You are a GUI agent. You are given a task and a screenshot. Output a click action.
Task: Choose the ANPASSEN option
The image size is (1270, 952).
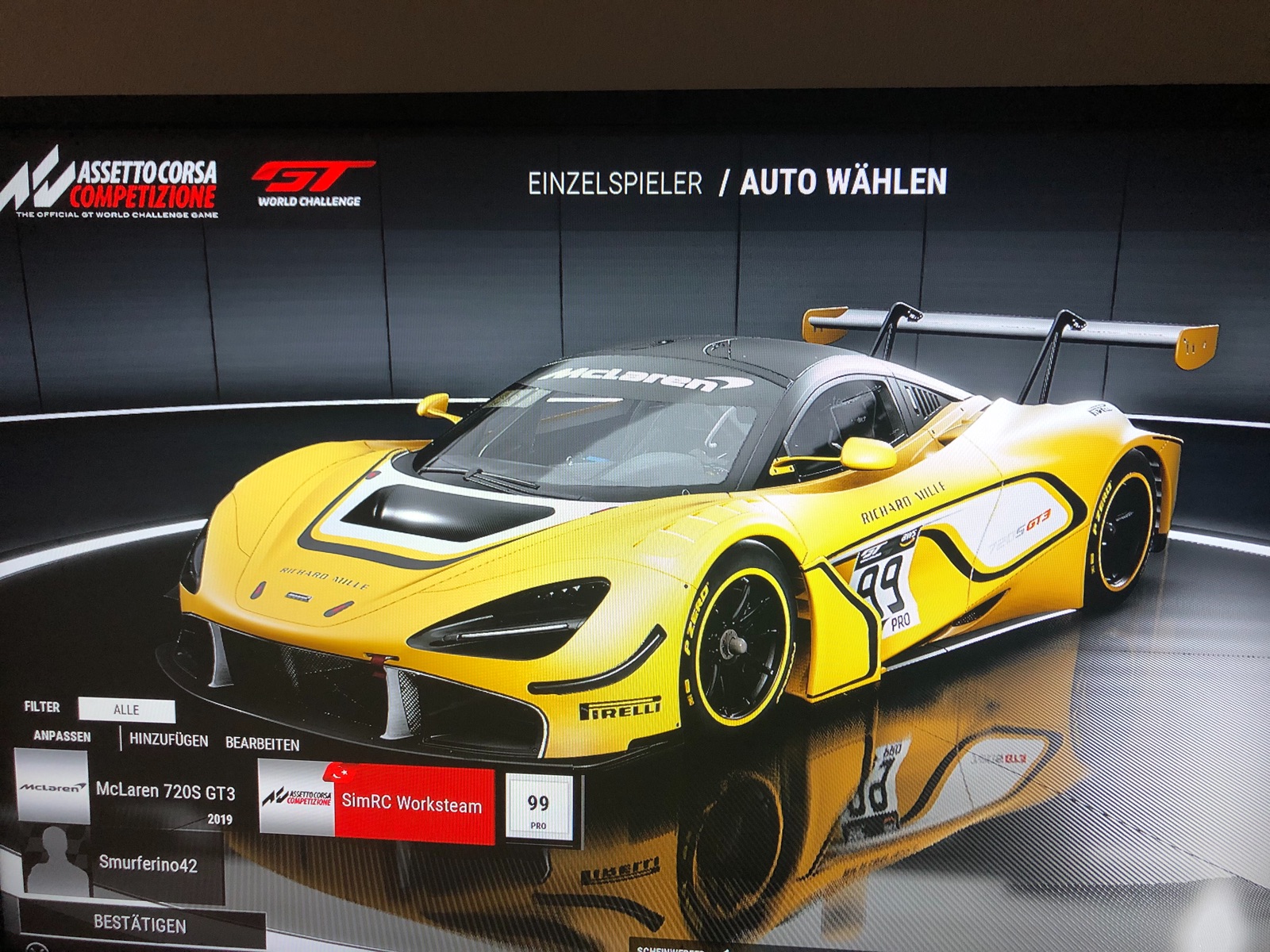(x=62, y=736)
